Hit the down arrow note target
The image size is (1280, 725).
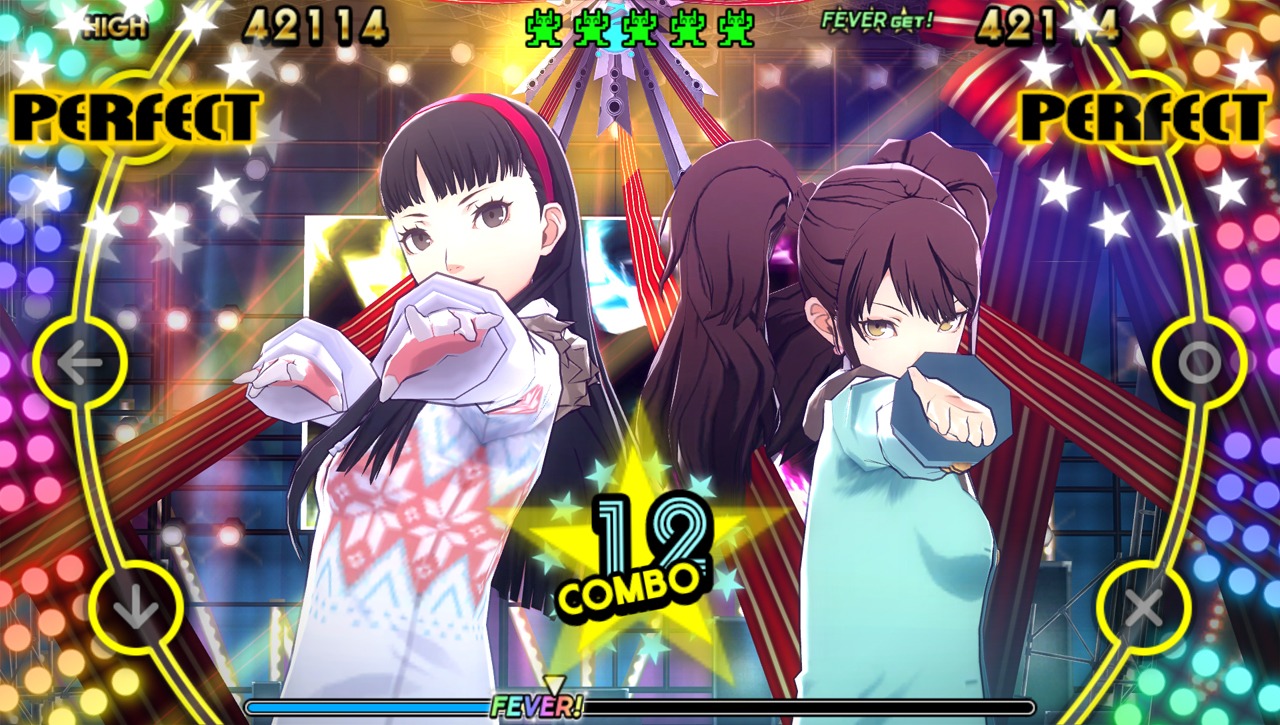(x=136, y=608)
